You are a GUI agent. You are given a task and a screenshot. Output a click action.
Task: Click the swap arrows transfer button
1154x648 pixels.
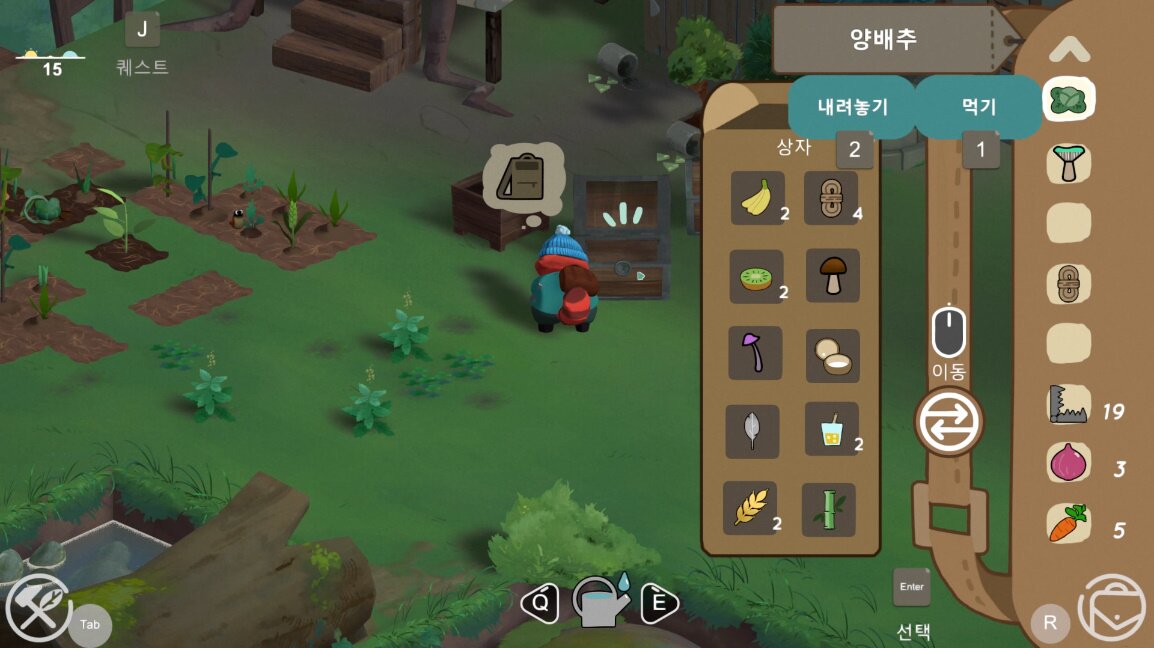pos(949,421)
